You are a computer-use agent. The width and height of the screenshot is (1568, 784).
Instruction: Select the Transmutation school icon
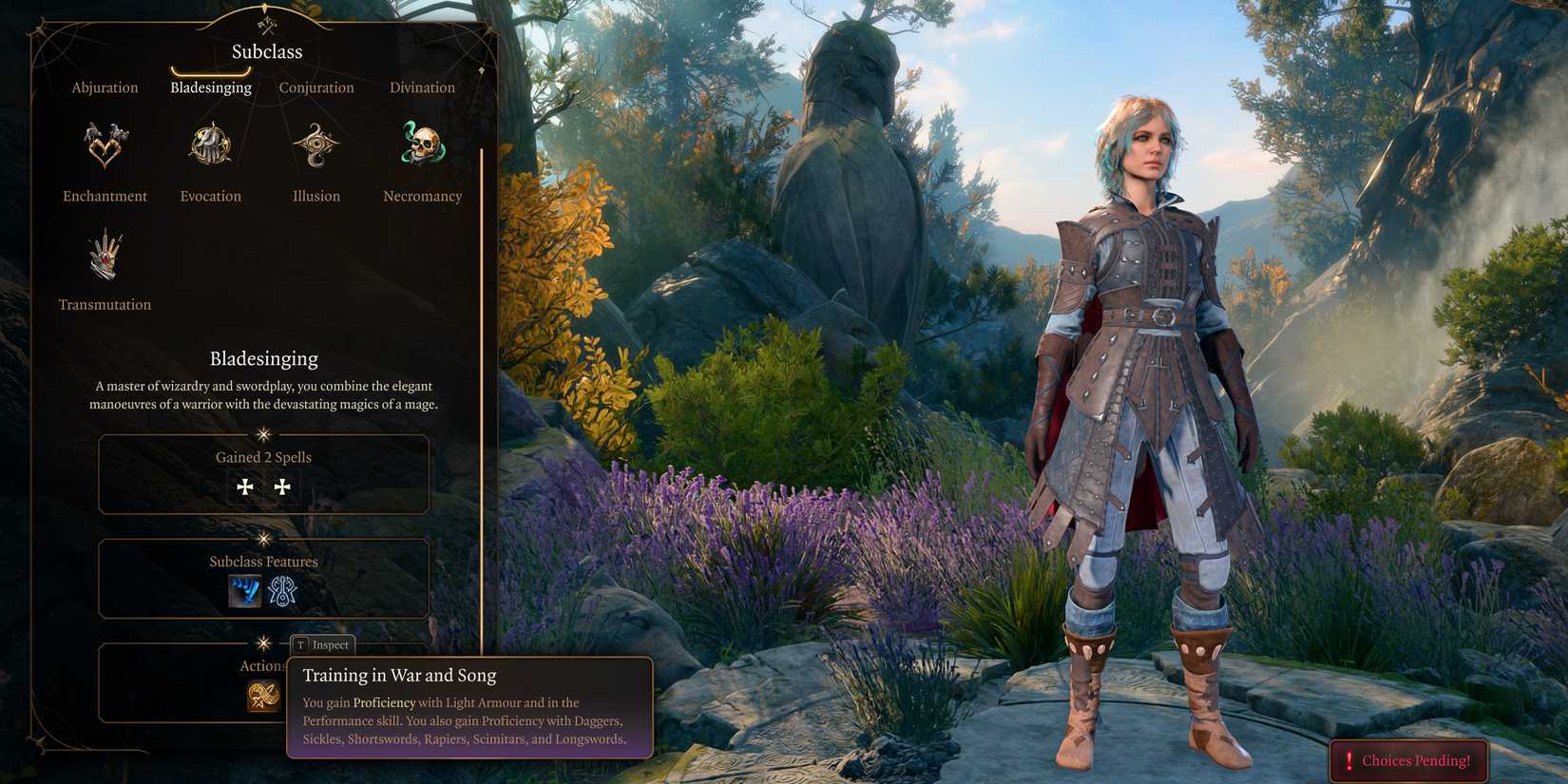(105, 255)
